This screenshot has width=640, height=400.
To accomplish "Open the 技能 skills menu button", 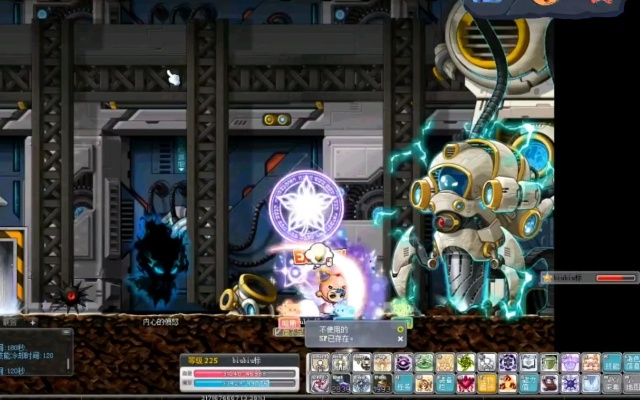I will click(x=610, y=364).
